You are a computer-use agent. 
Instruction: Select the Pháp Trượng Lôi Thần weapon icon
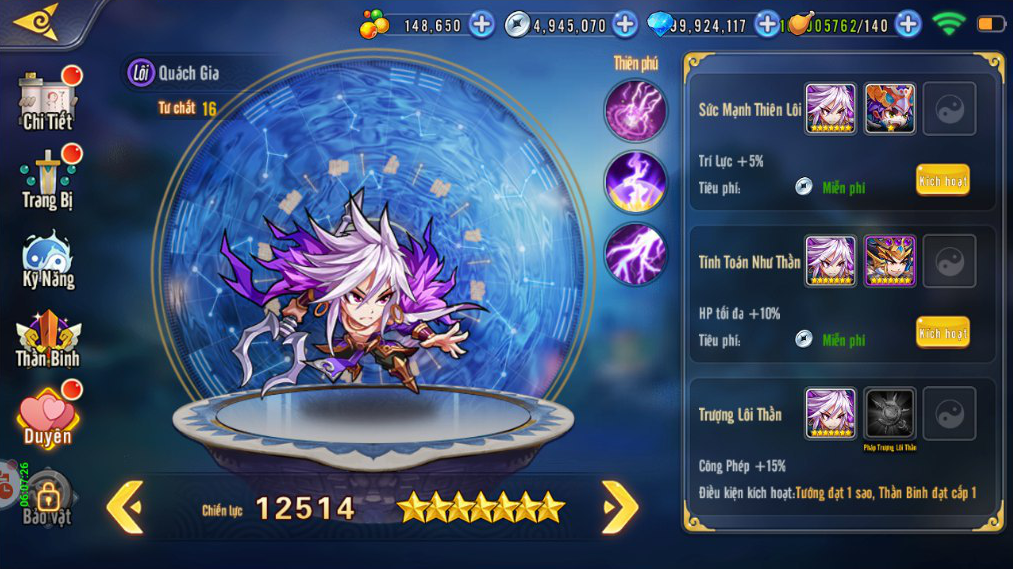(x=889, y=414)
